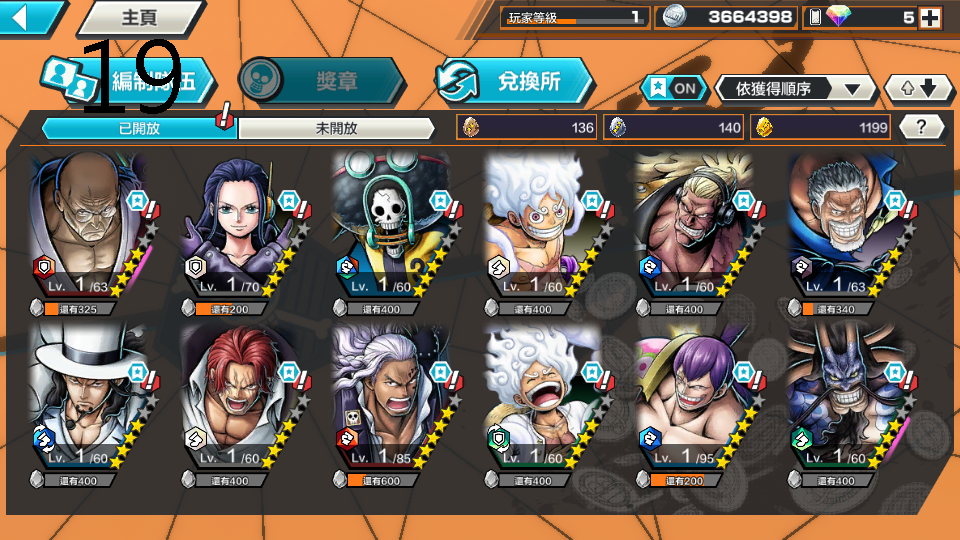Switch to the 未開放 locked tab
The width and height of the screenshot is (960, 540).
coord(336,128)
